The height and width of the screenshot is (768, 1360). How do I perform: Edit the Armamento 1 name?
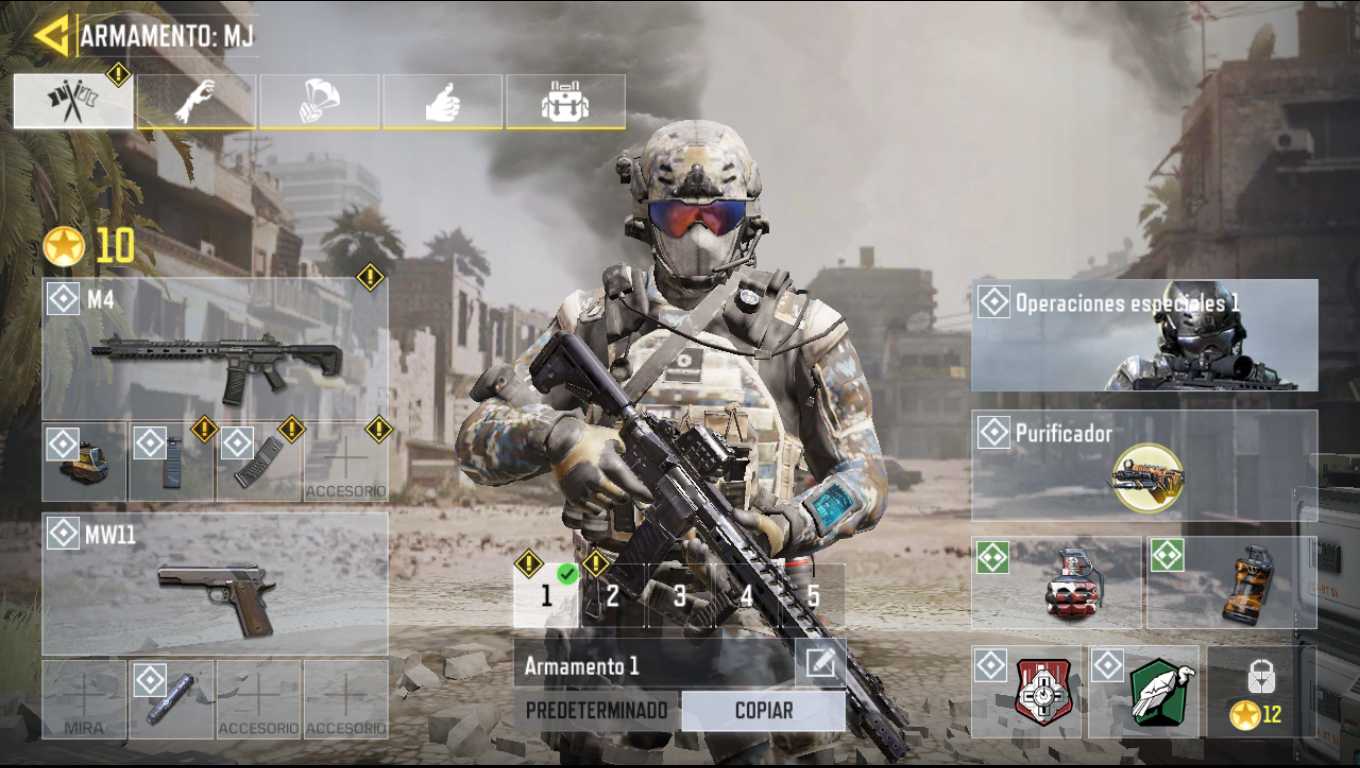[820, 665]
